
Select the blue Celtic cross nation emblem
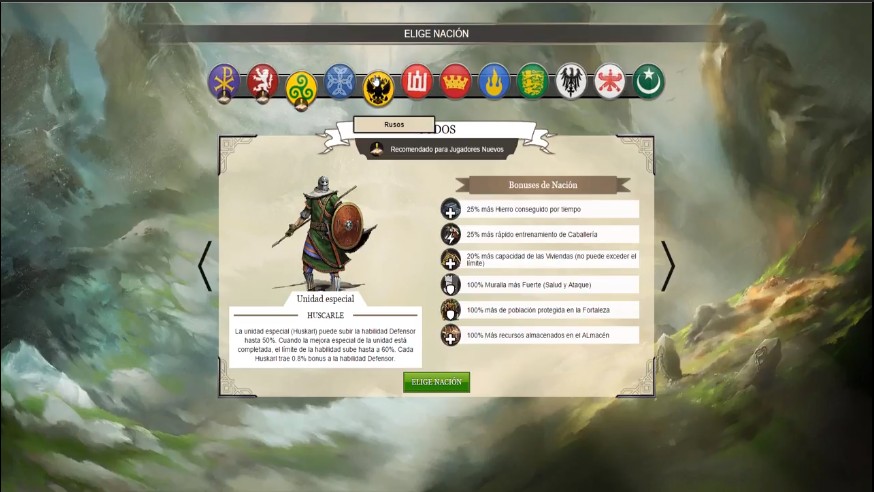pos(340,81)
